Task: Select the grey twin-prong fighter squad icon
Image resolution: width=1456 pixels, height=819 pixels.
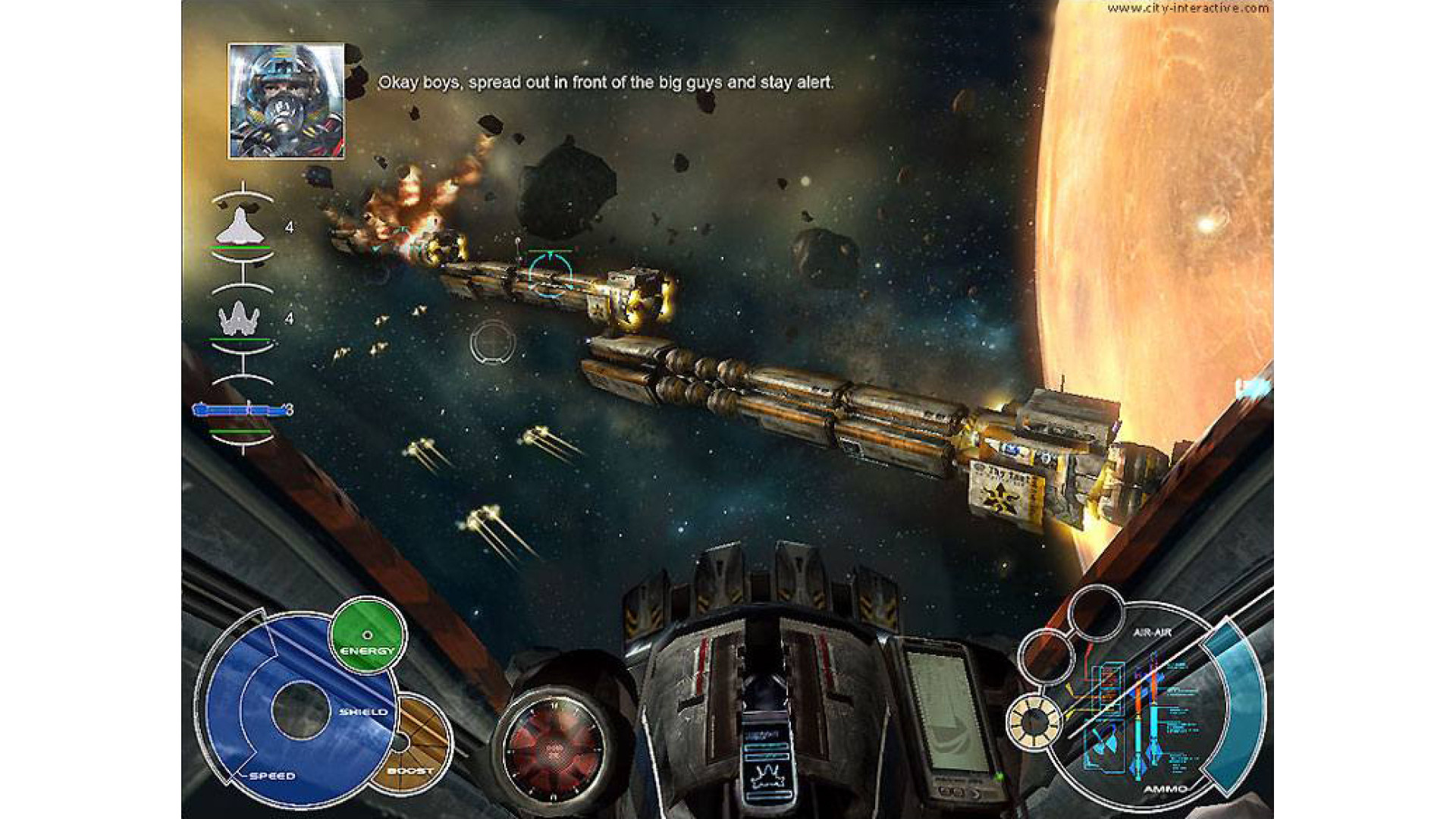Action: (x=240, y=318)
